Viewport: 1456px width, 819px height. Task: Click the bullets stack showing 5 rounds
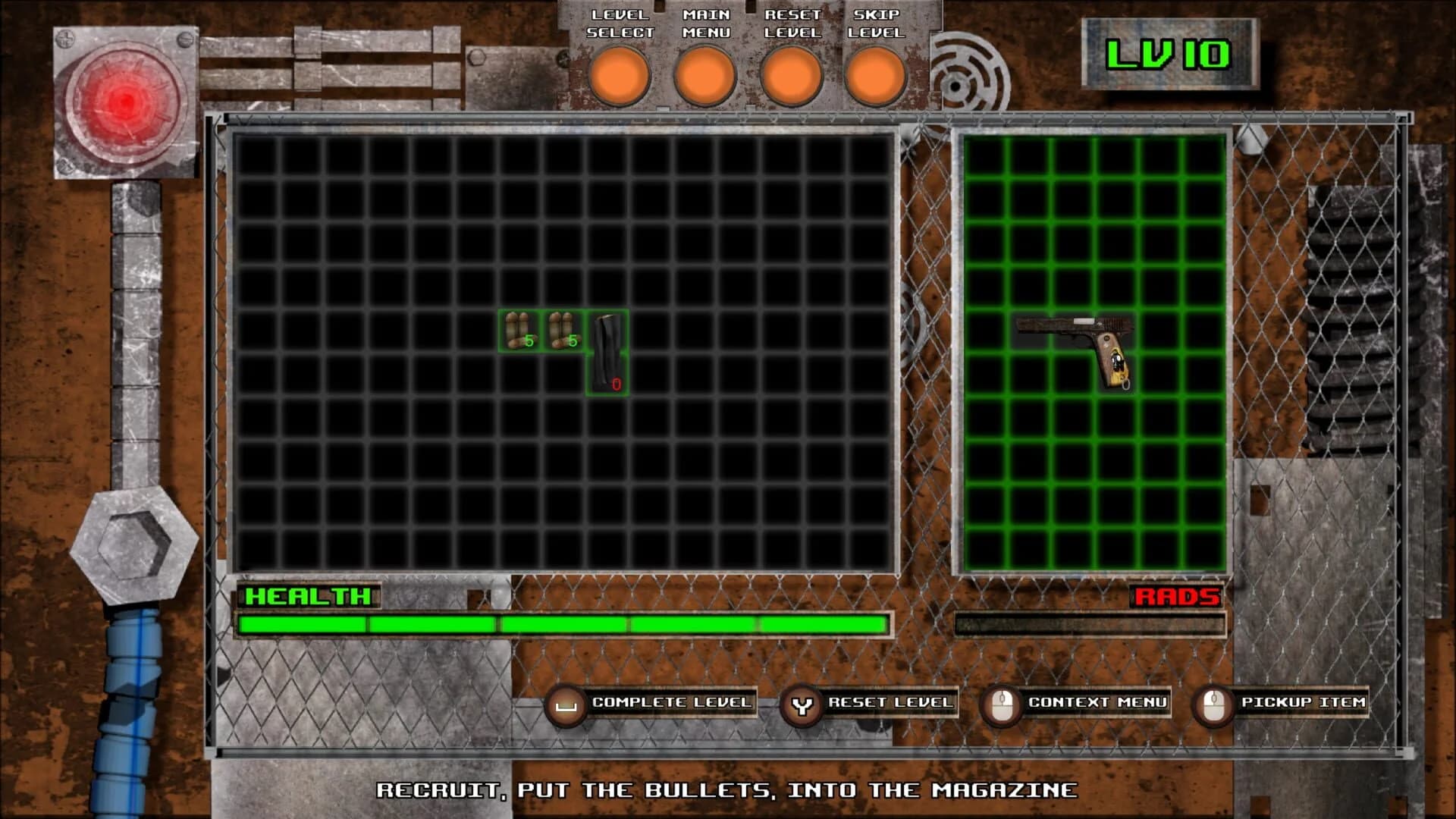pos(518,331)
